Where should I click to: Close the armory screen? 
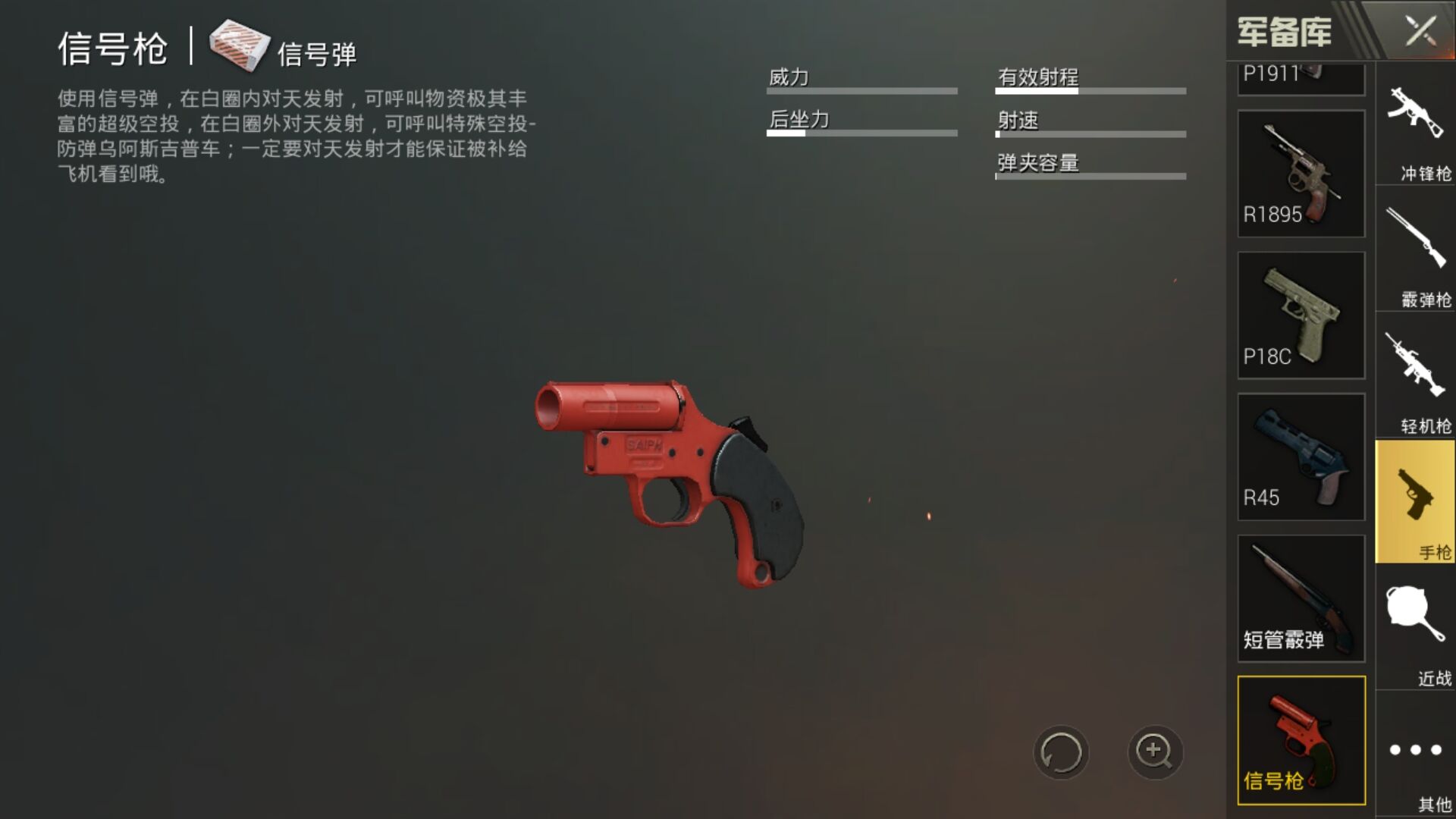(x=1420, y=32)
